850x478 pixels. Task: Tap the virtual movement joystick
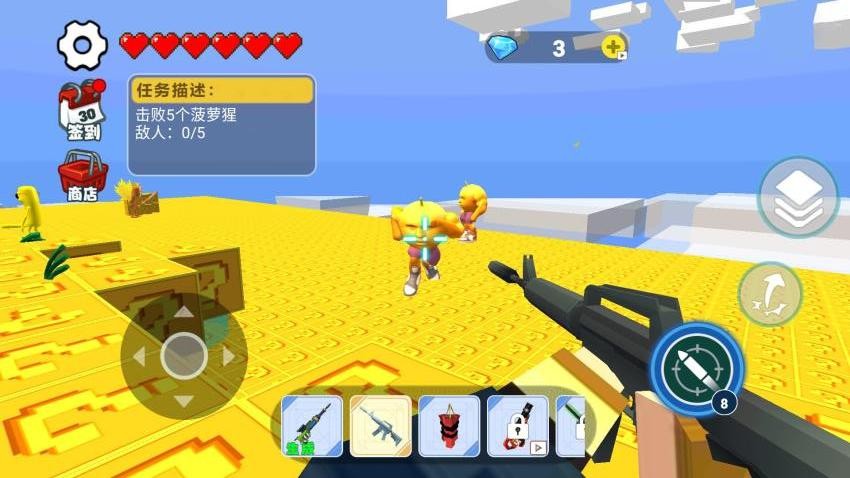coord(184,355)
